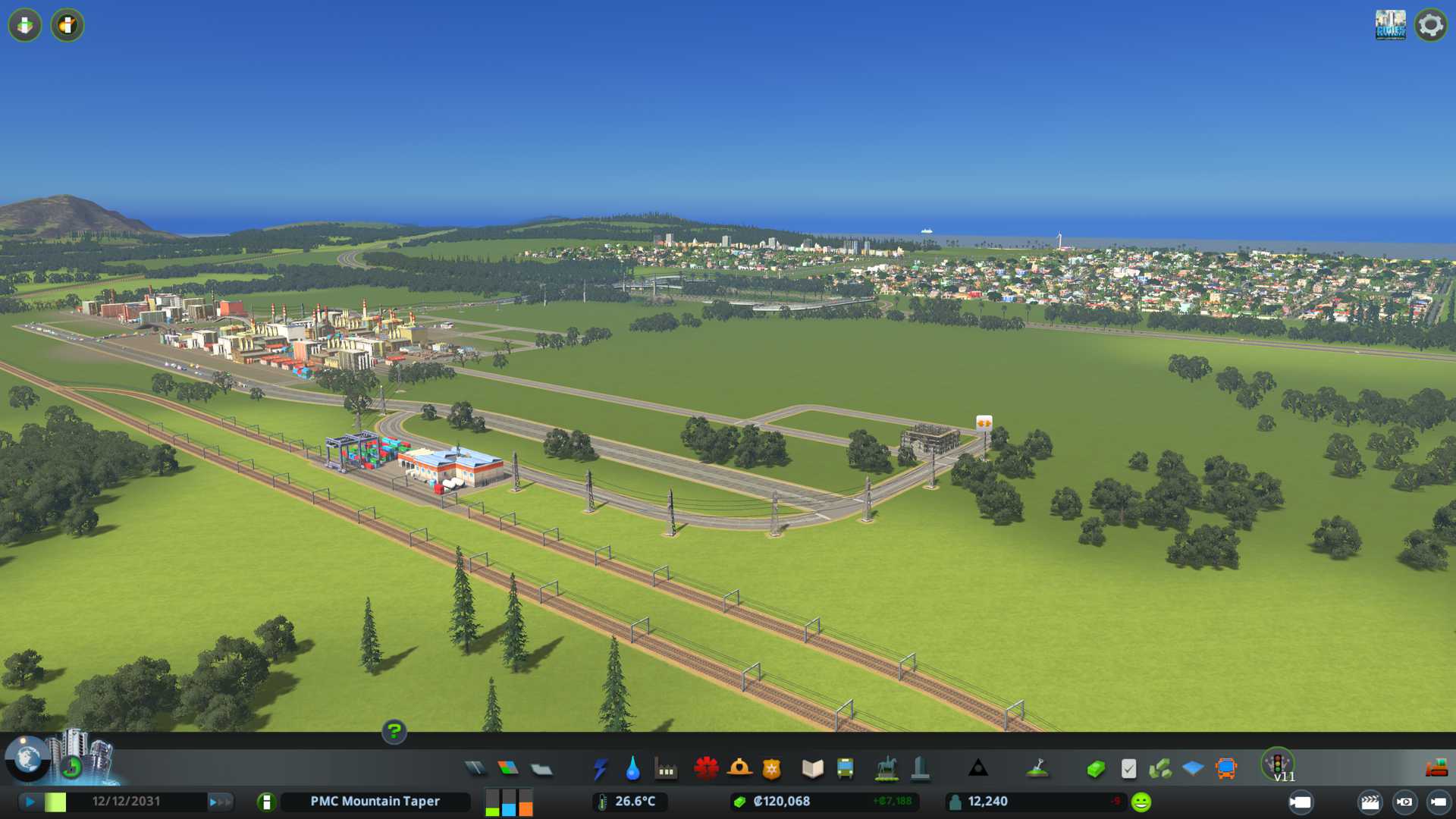Image resolution: width=1456 pixels, height=819 pixels.
Task: Open the Public Transport bus menu
Action: pos(846,769)
